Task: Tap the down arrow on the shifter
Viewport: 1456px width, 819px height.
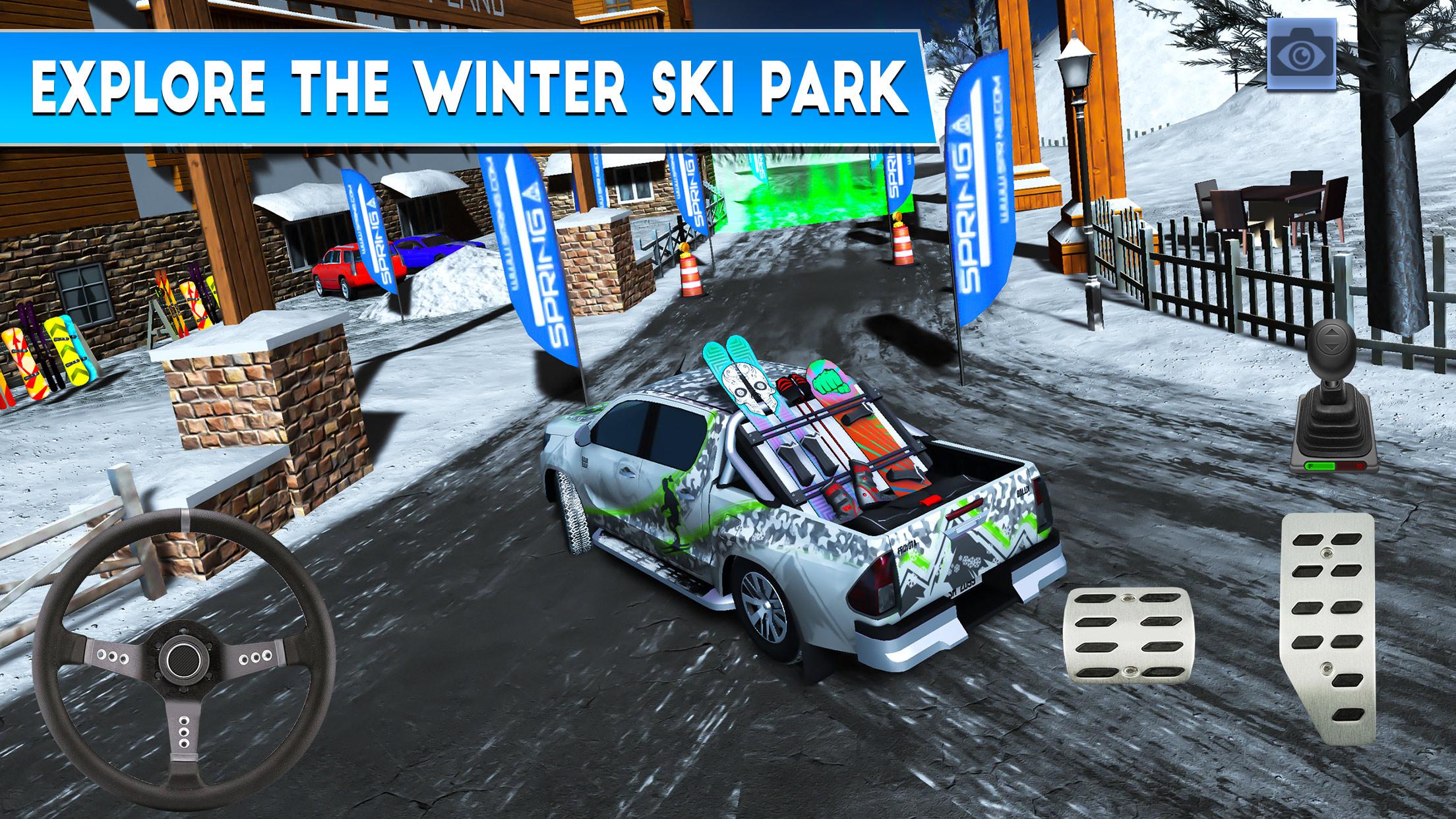Action: click(1331, 347)
